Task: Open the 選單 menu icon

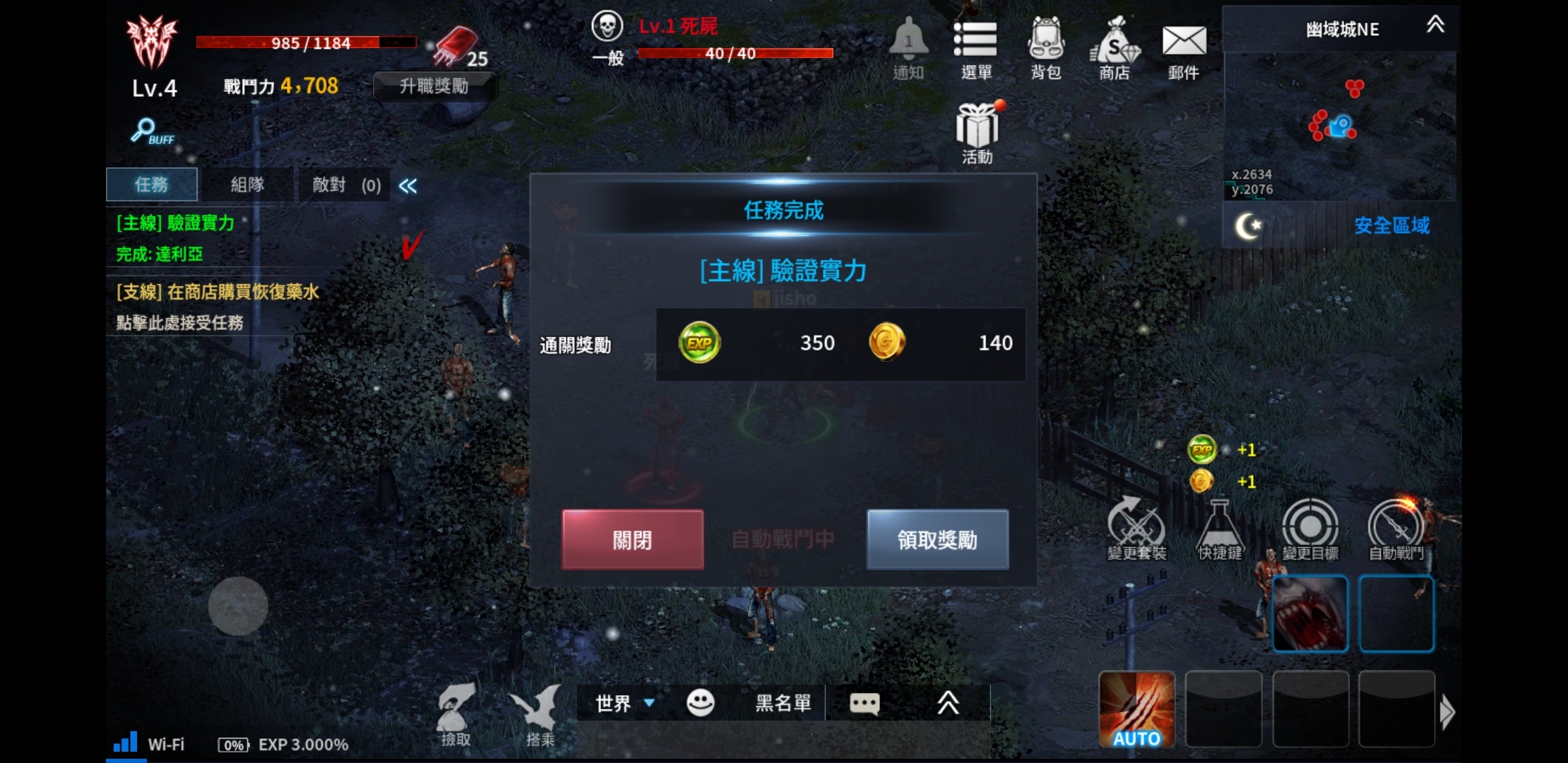Action: [978, 44]
